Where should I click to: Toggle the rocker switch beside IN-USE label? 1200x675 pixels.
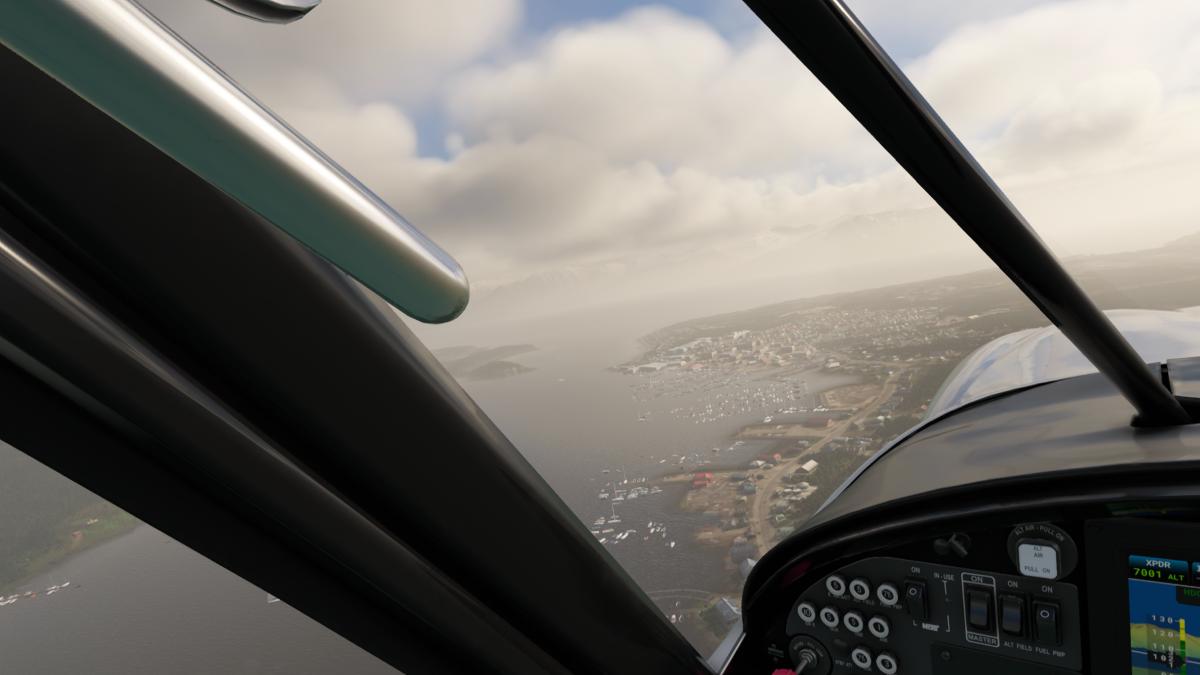pyautogui.click(x=914, y=598)
